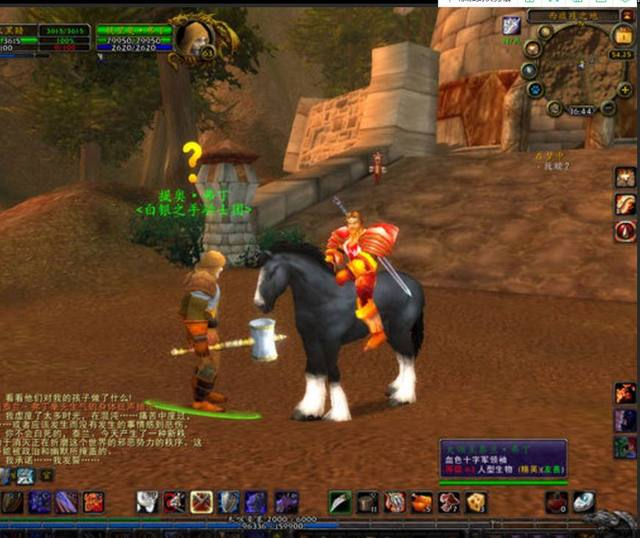This screenshot has height=538, width=640.
Task: Activate the golden yellow ability icon
Action: [x=476, y=502]
